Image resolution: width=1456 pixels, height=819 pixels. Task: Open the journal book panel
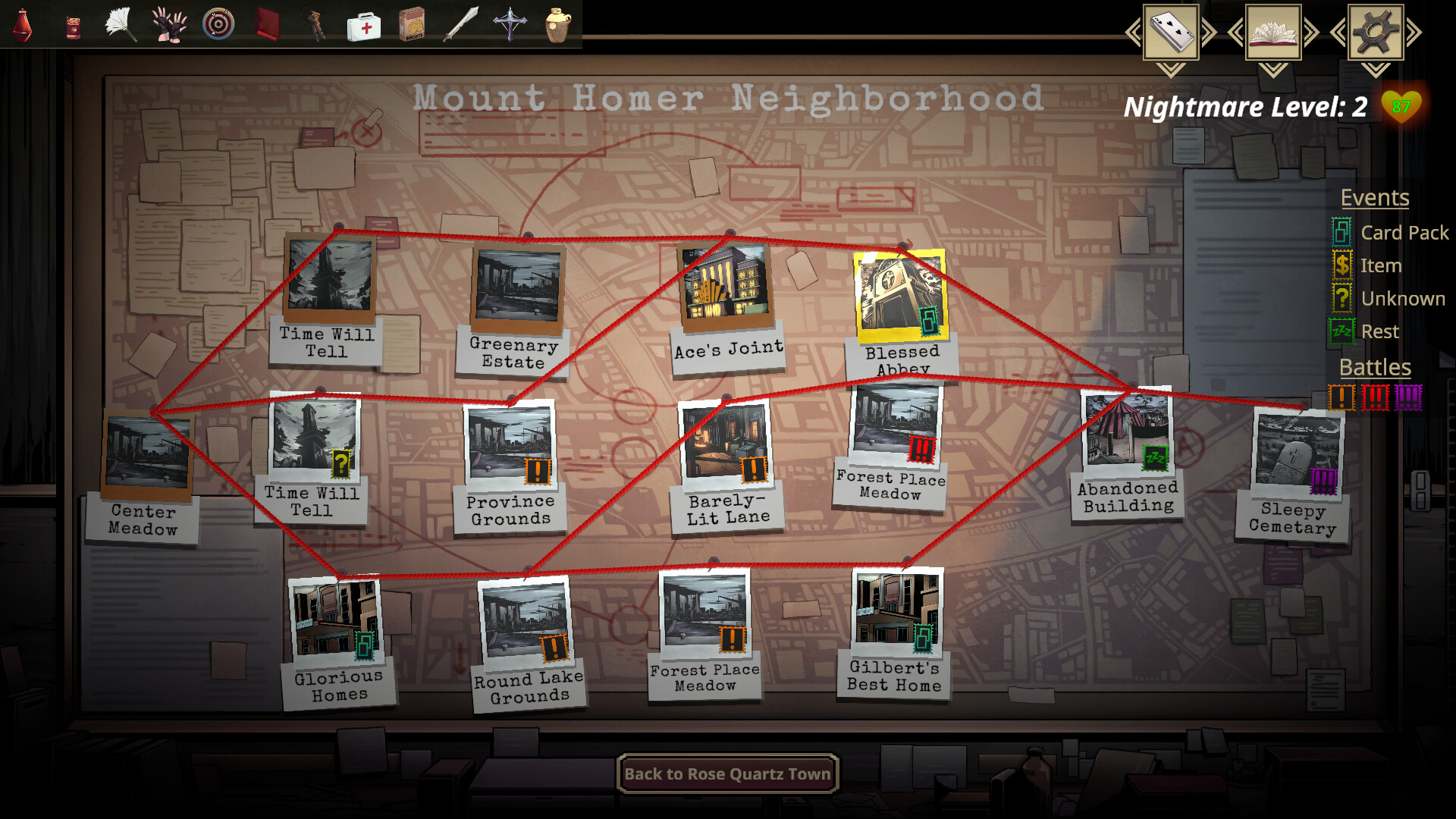[1275, 32]
